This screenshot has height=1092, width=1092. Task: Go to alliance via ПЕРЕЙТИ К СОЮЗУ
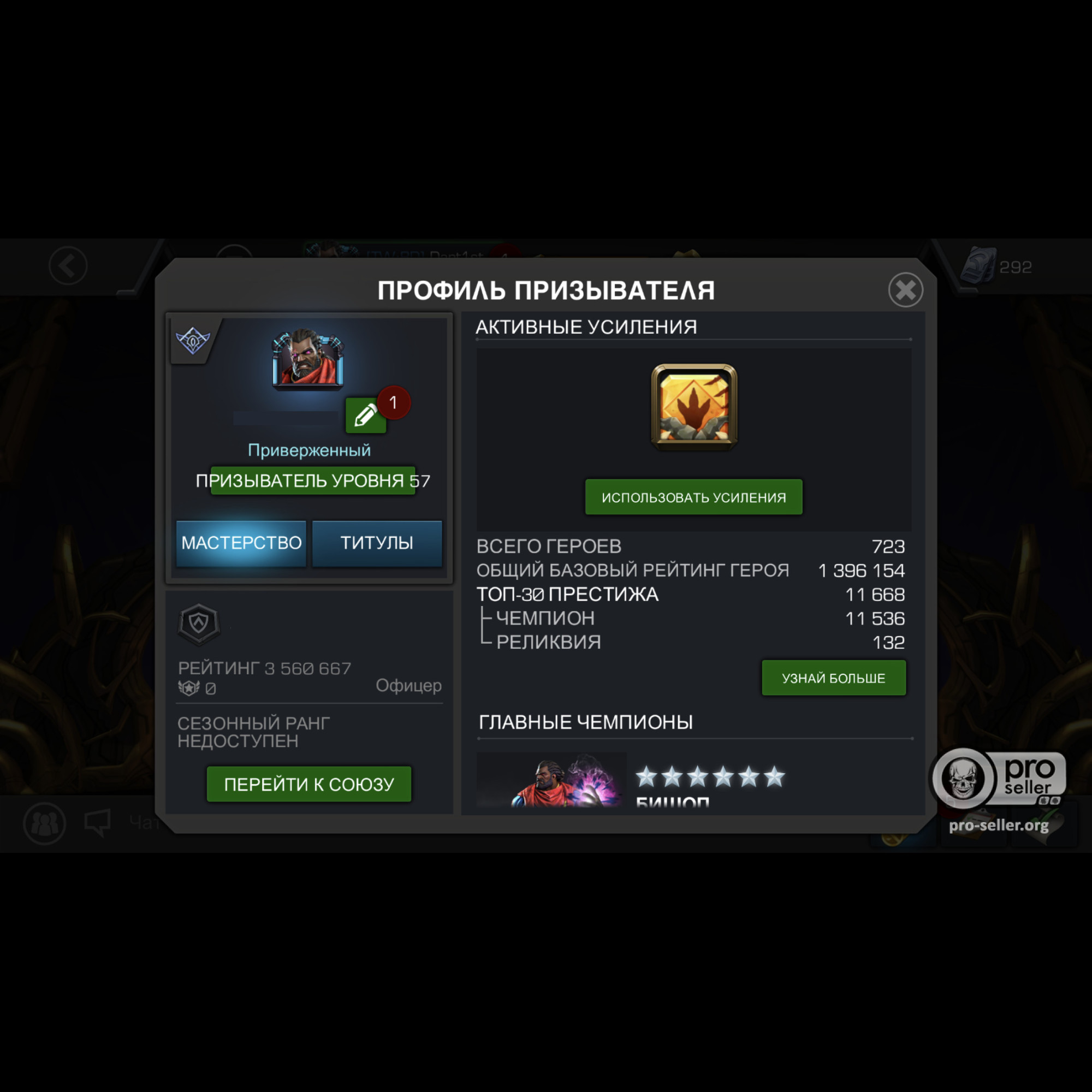click(308, 784)
